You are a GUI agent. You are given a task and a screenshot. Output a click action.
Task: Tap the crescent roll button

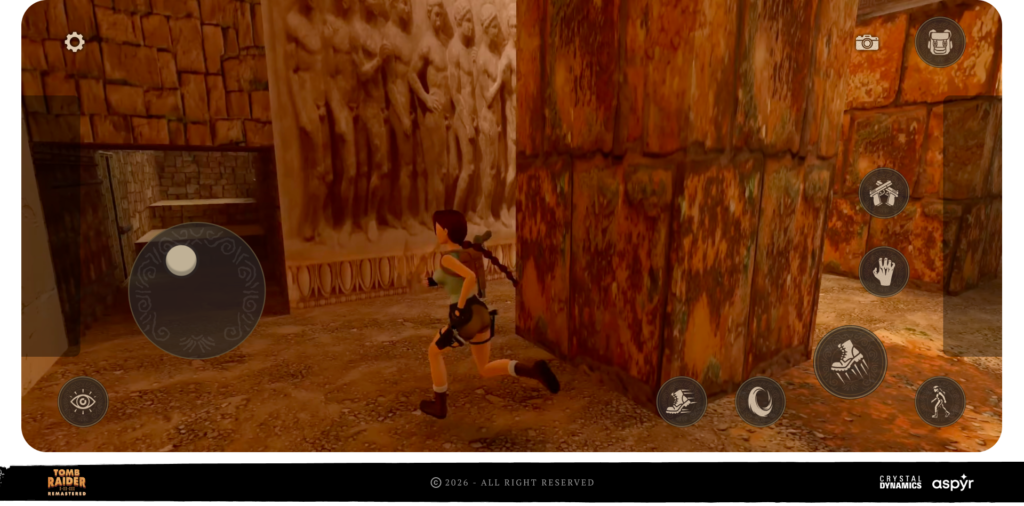[761, 401]
